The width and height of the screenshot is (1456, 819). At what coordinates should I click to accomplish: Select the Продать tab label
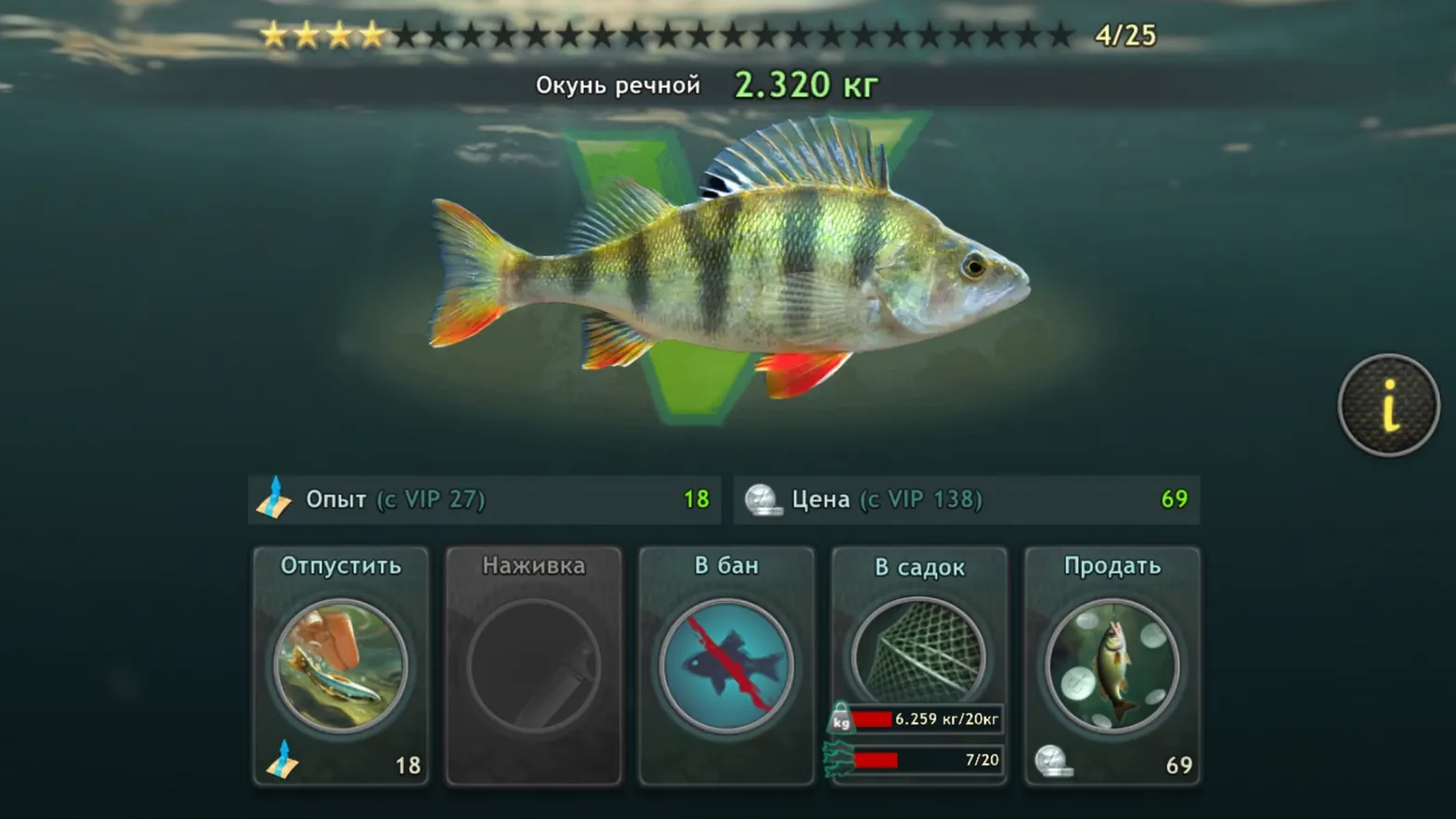[1112, 565]
